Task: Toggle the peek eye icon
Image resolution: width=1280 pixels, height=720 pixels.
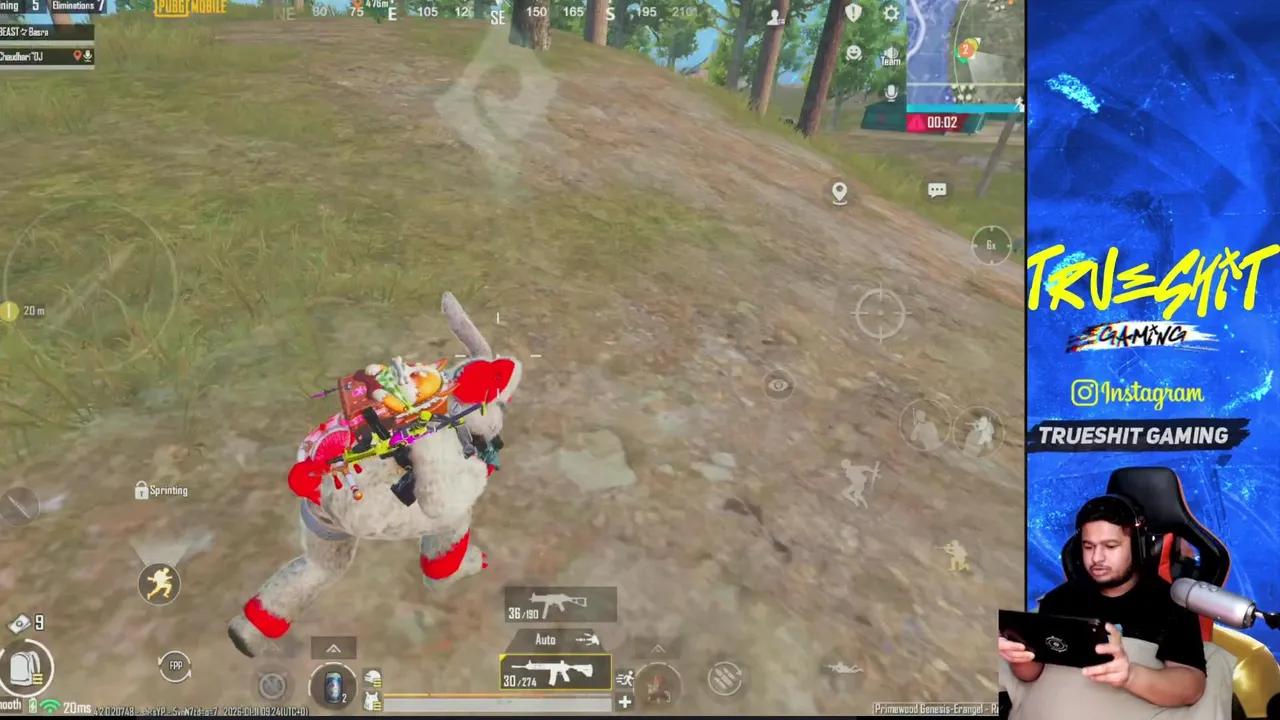Action: tap(780, 386)
